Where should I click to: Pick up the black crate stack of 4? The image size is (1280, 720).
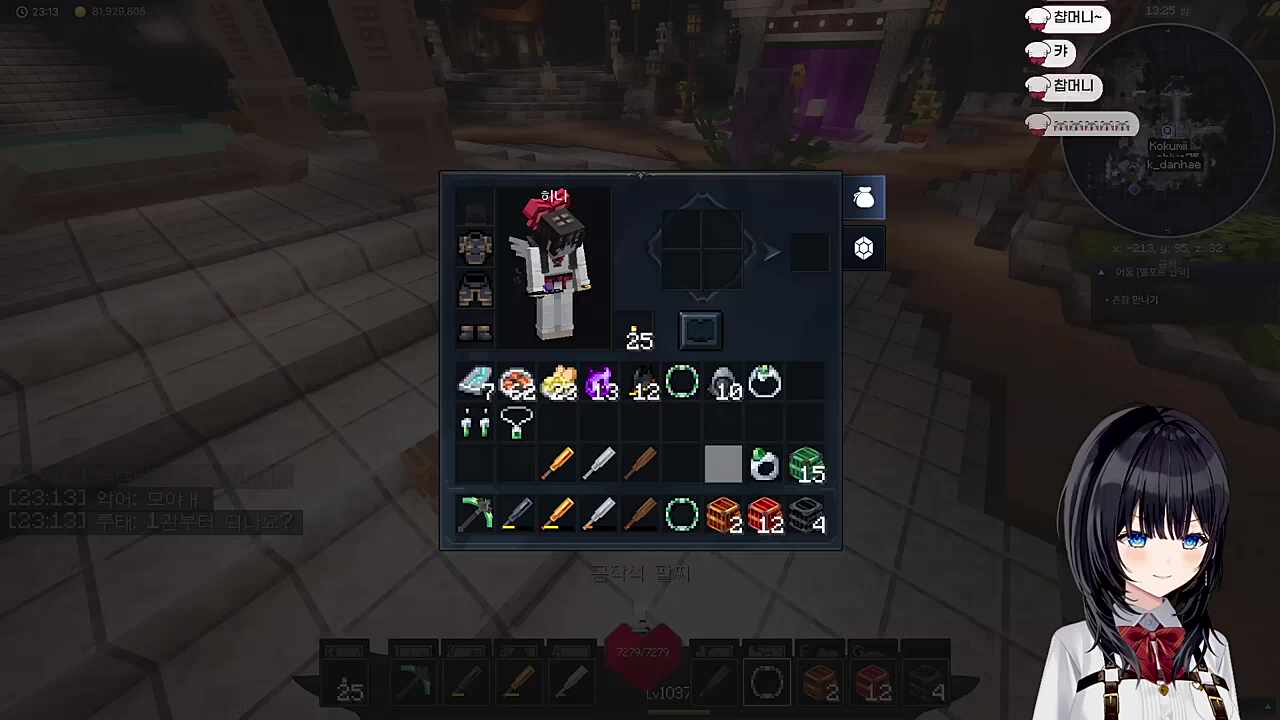tap(806, 515)
